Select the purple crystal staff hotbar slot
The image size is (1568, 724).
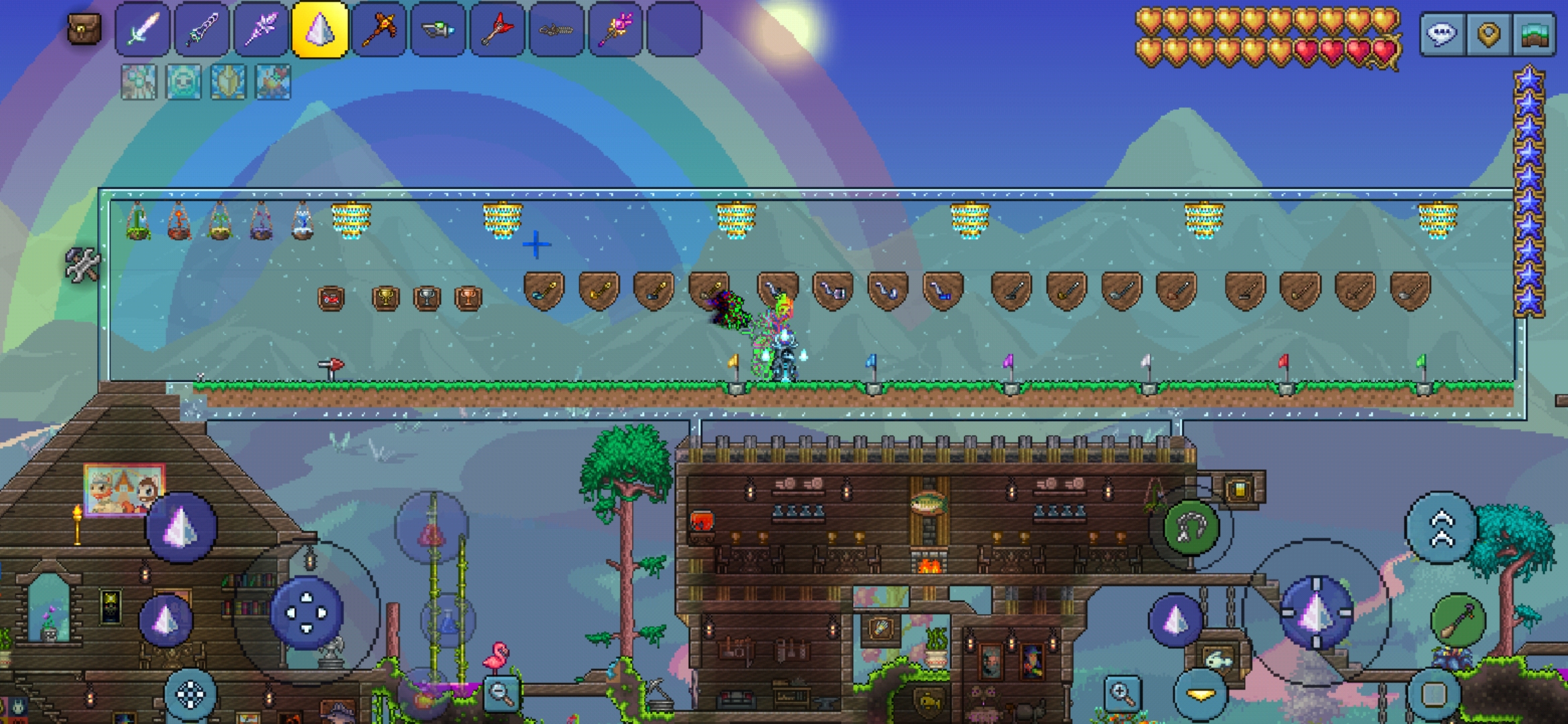point(261,30)
